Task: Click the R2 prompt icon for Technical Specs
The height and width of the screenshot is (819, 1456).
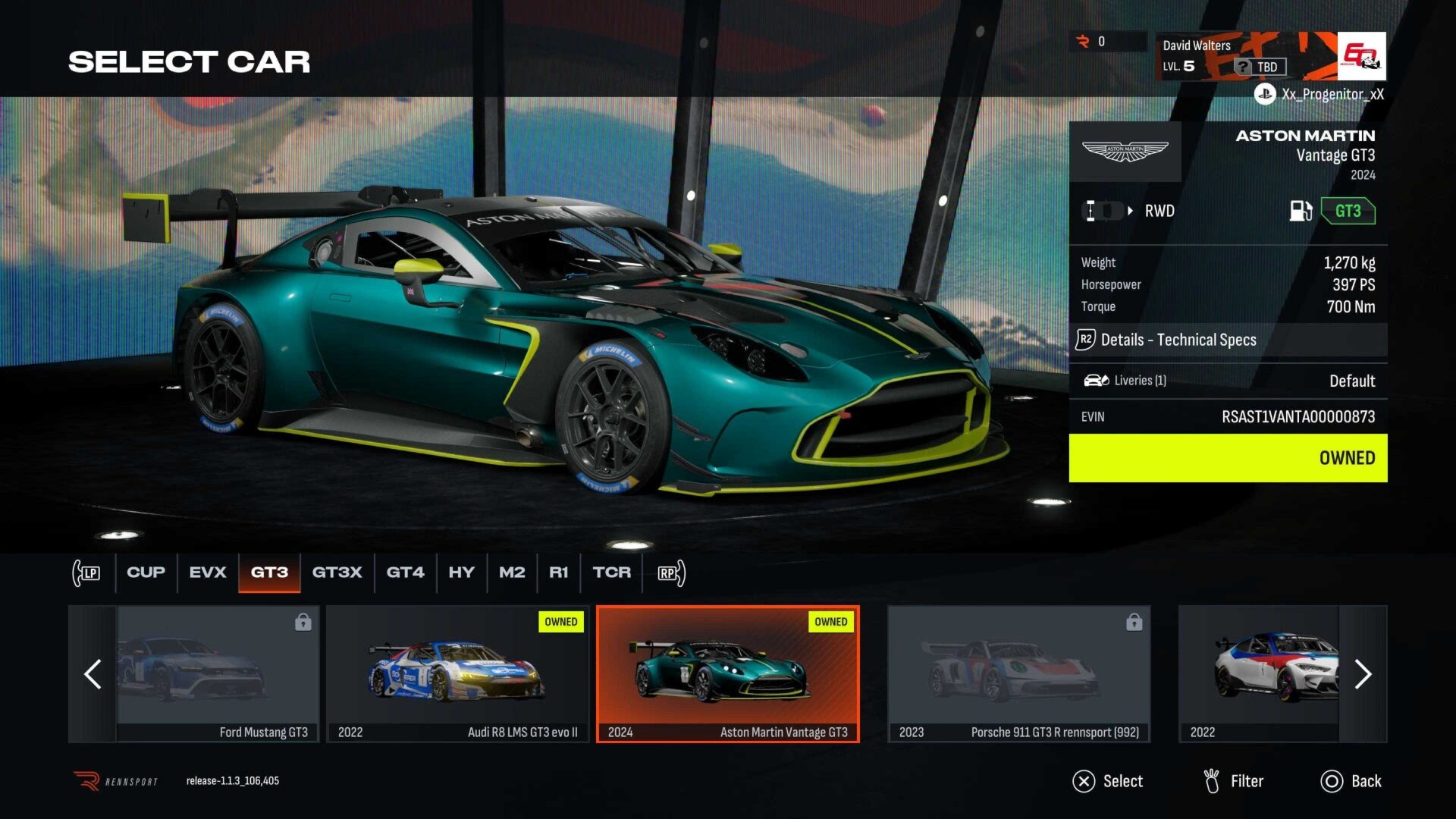Action: click(1086, 340)
